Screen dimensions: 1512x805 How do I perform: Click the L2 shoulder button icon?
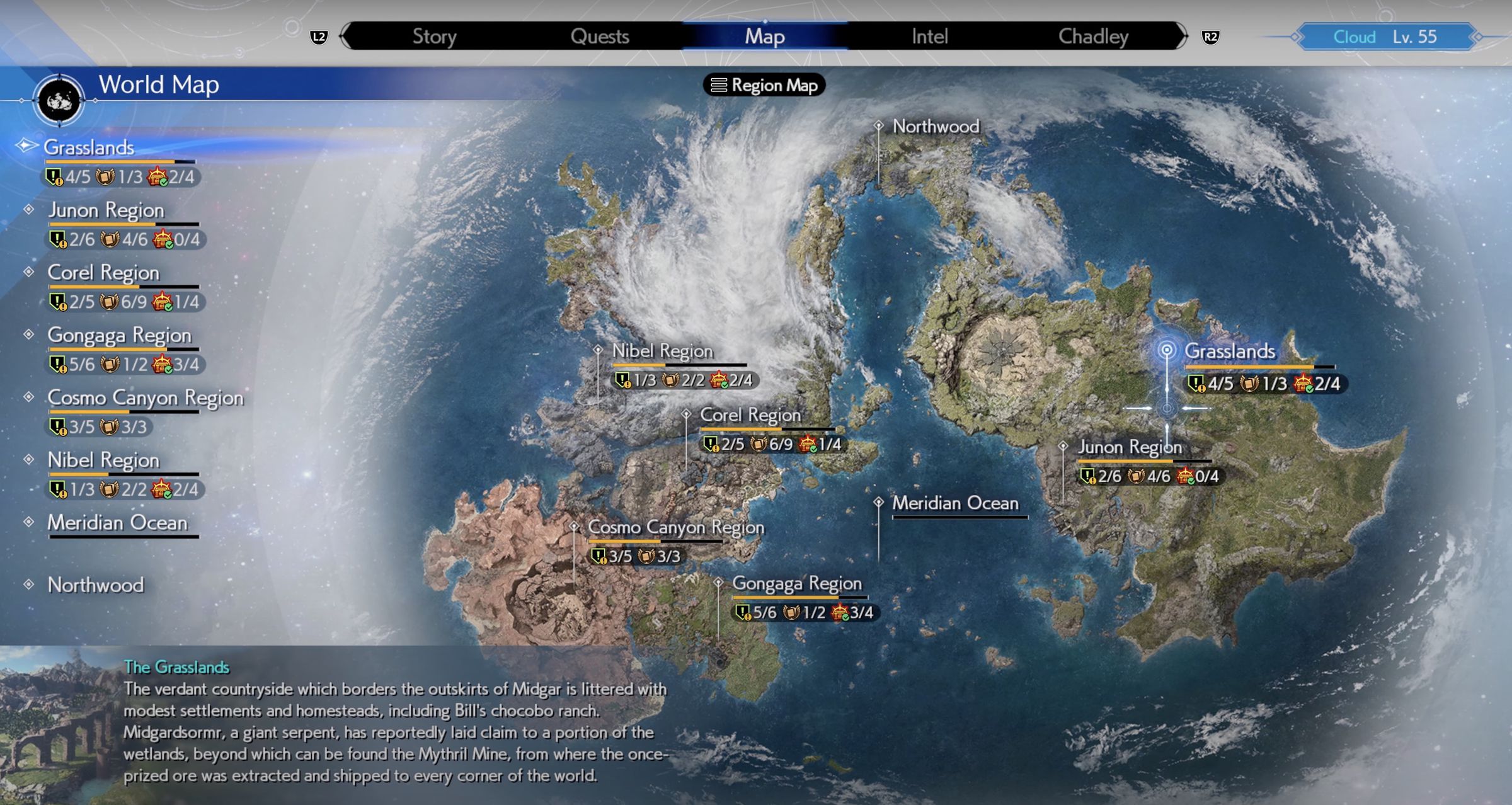(x=319, y=37)
